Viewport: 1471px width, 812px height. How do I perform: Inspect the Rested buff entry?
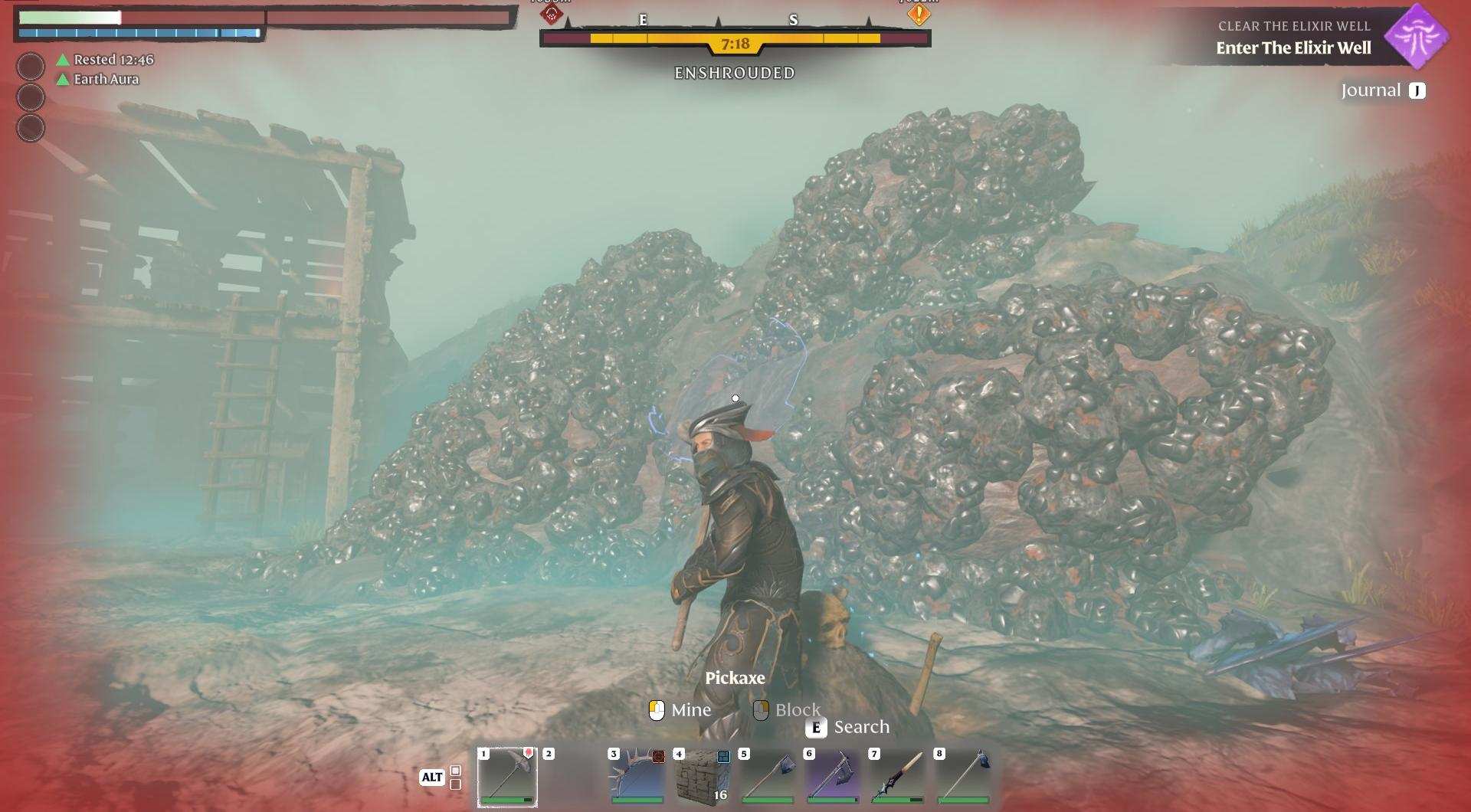(106, 60)
